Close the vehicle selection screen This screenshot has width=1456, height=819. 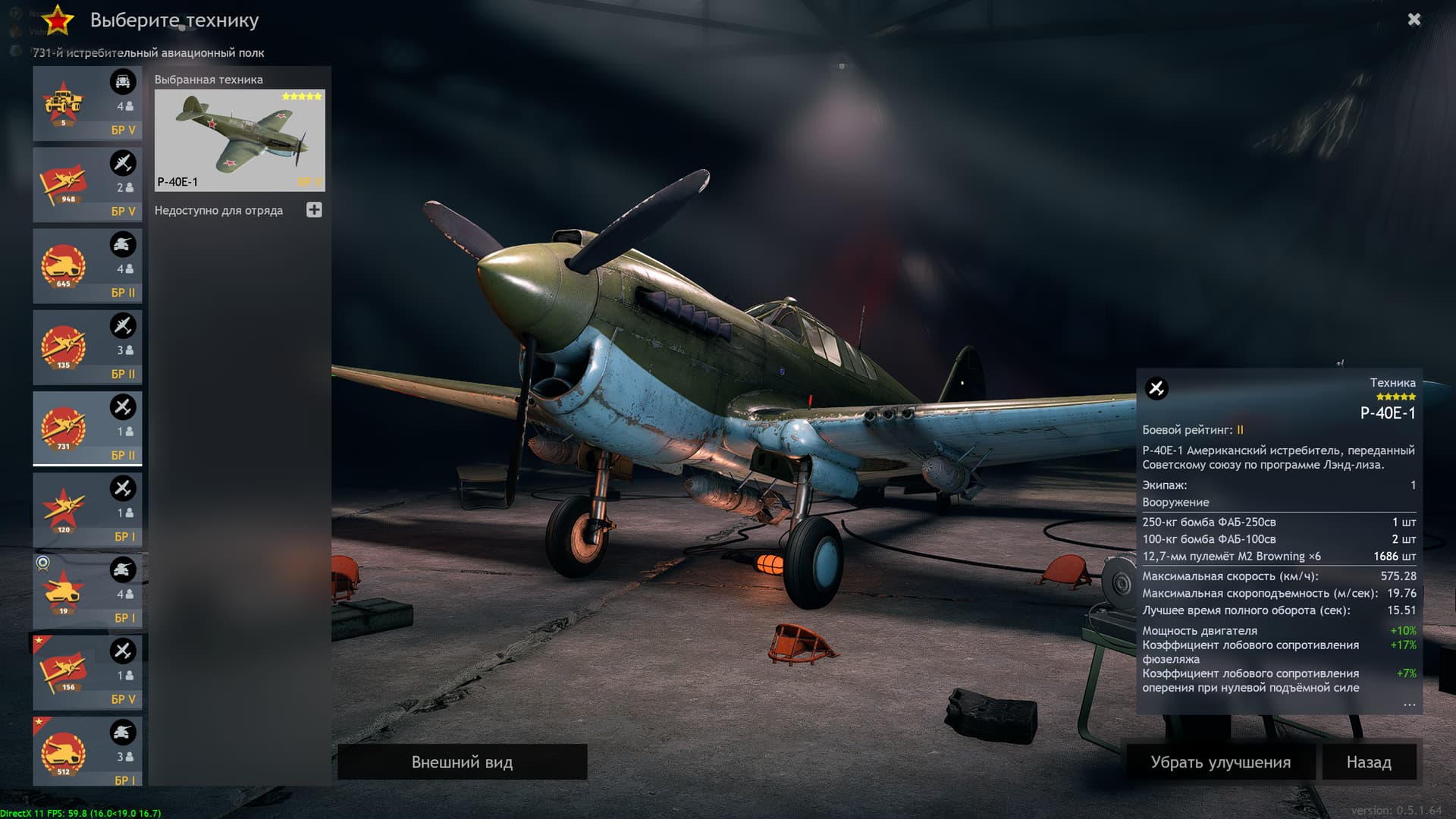(x=1414, y=20)
